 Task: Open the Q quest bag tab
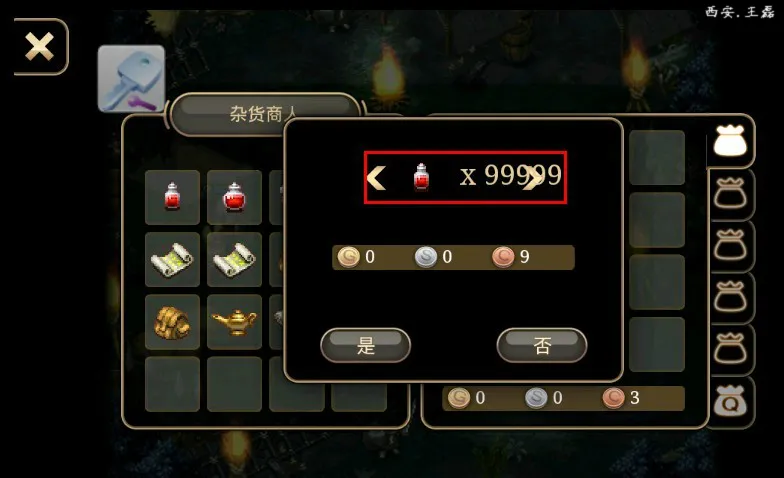(x=731, y=403)
